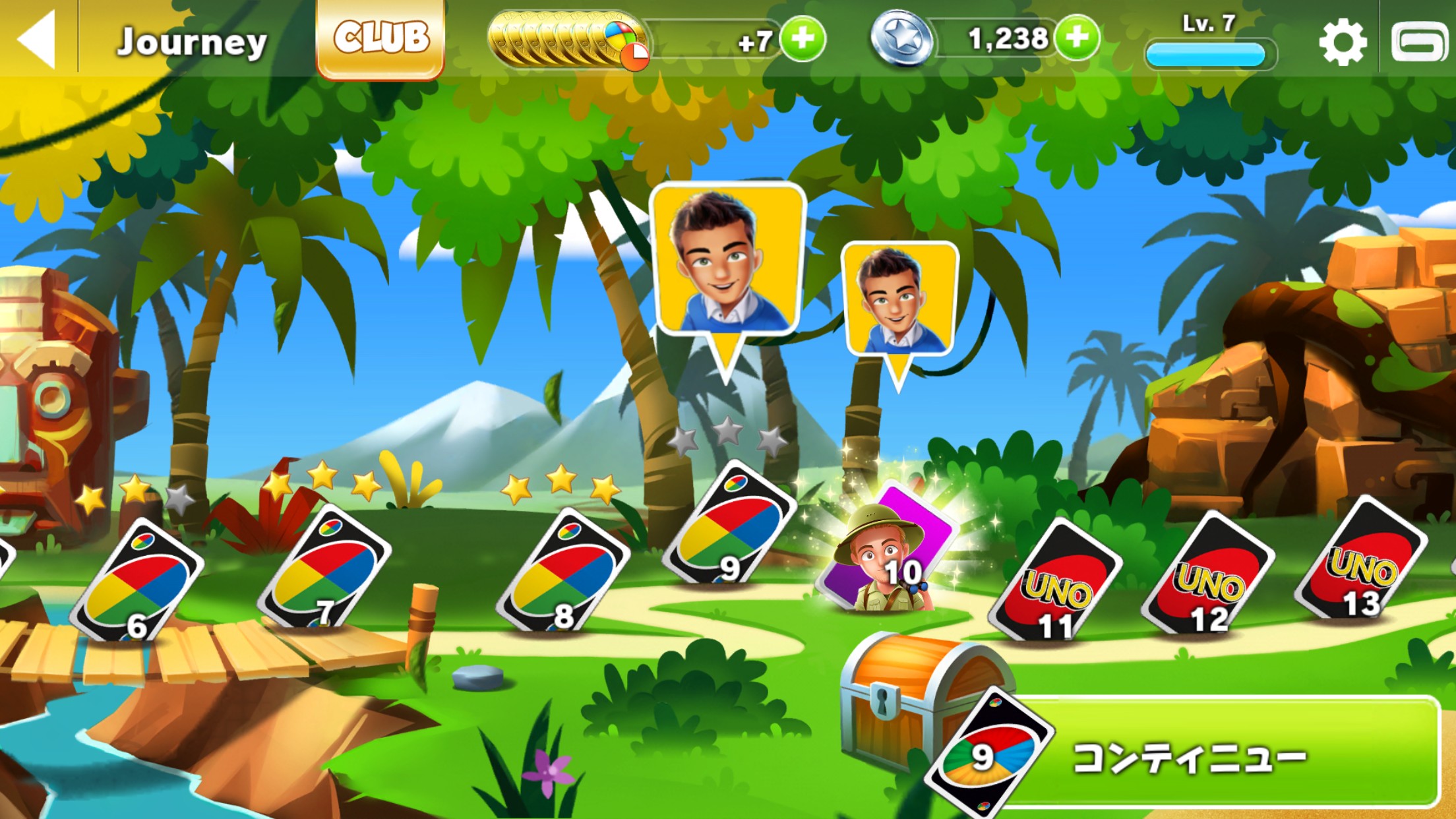Screen dimensions: 1456x819
Task: Open the settings gear
Action: point(1343,42)
